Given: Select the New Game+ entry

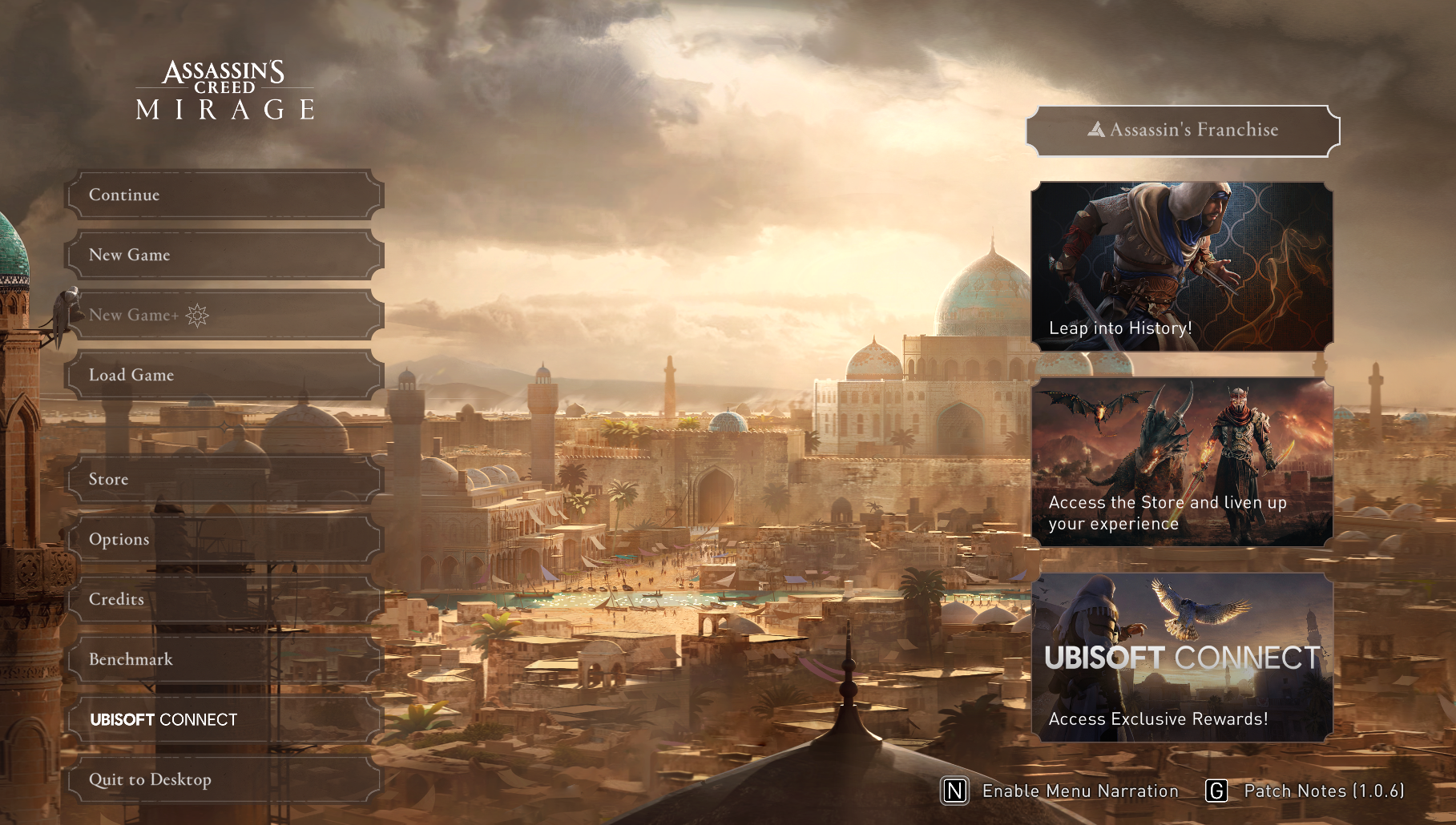Looking at the screenshot, I should point(224,315).
